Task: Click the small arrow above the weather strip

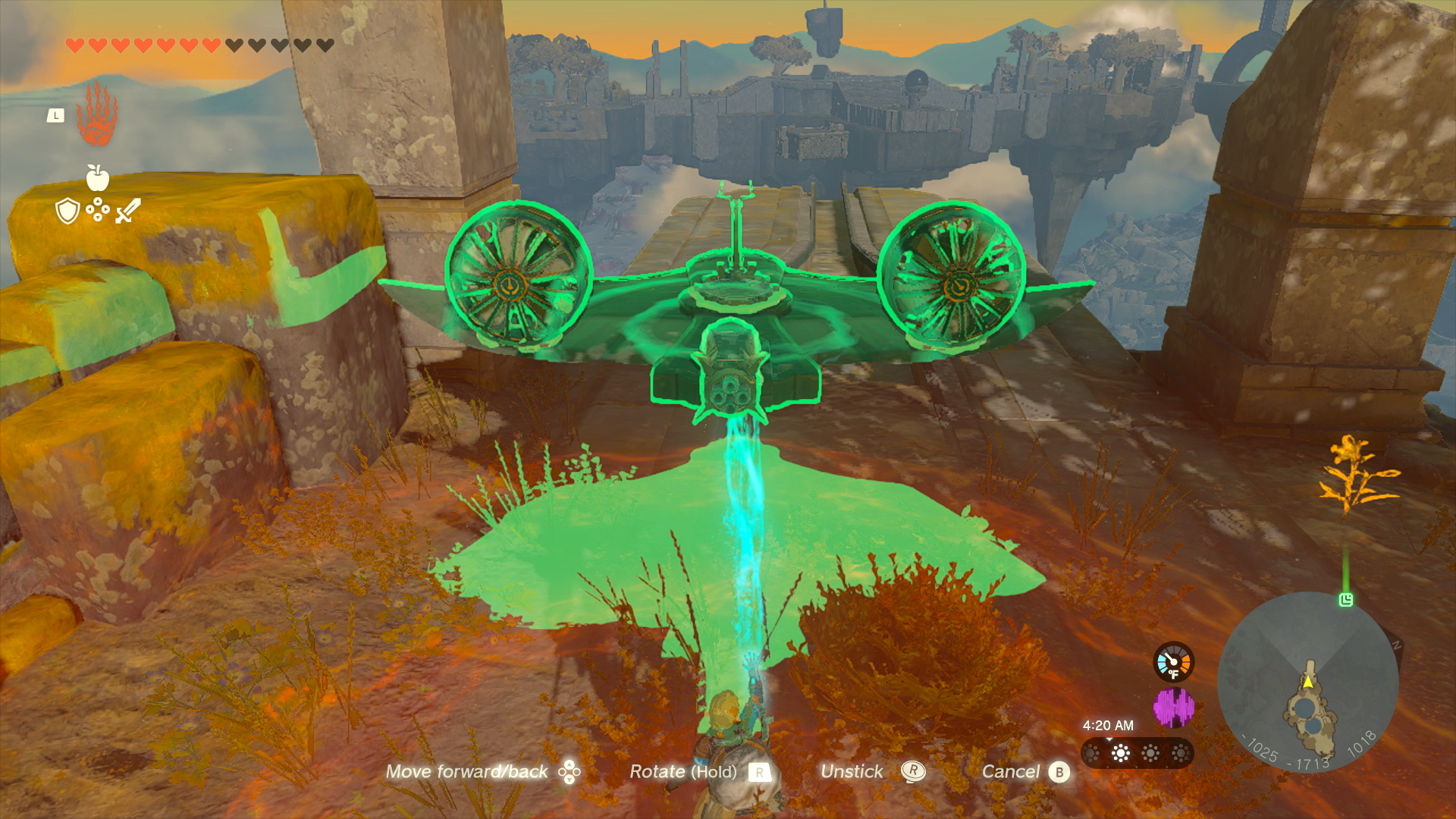Action: click(1109, 739)
